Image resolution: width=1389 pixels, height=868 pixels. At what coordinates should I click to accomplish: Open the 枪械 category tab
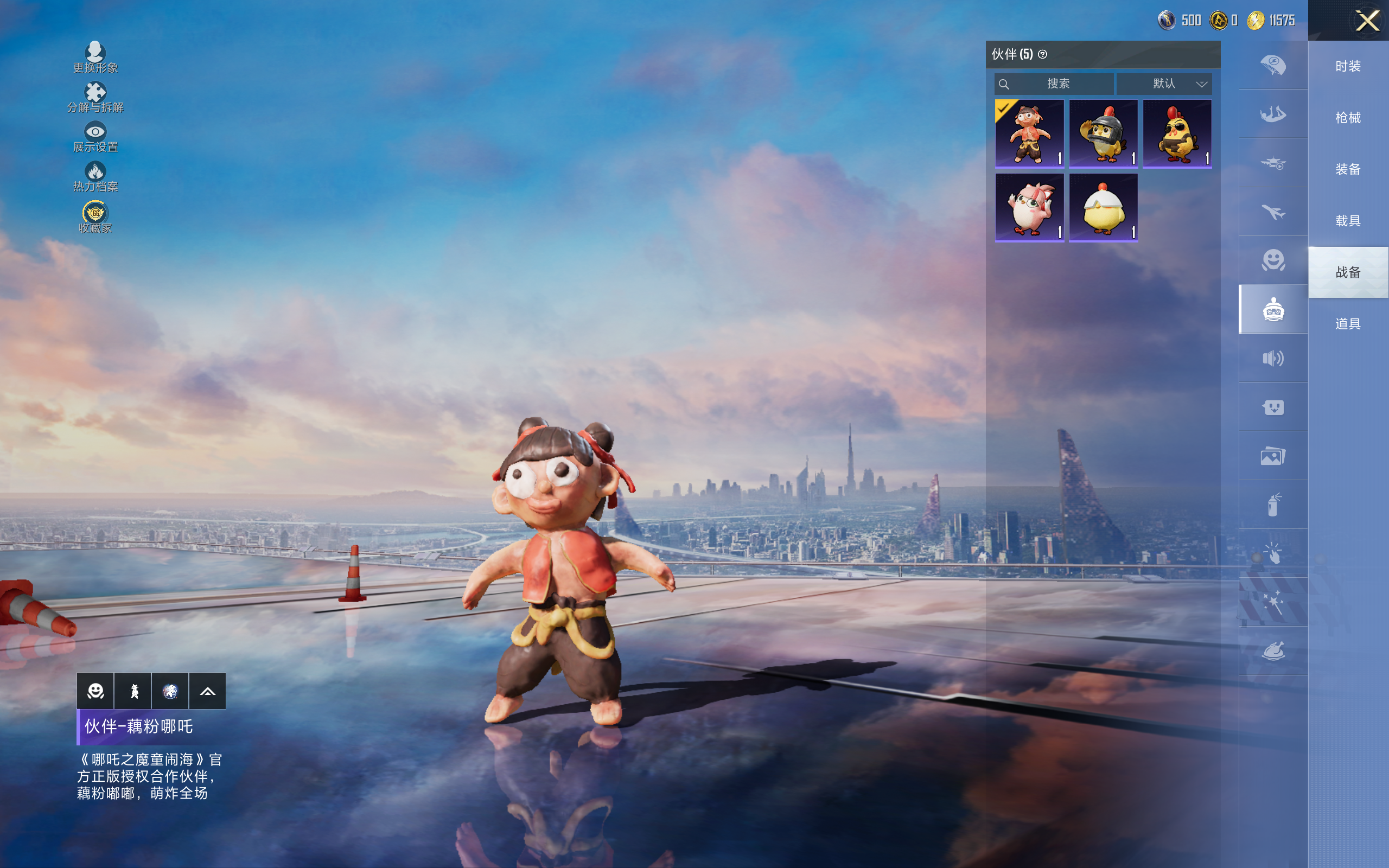pos(1348,118)
